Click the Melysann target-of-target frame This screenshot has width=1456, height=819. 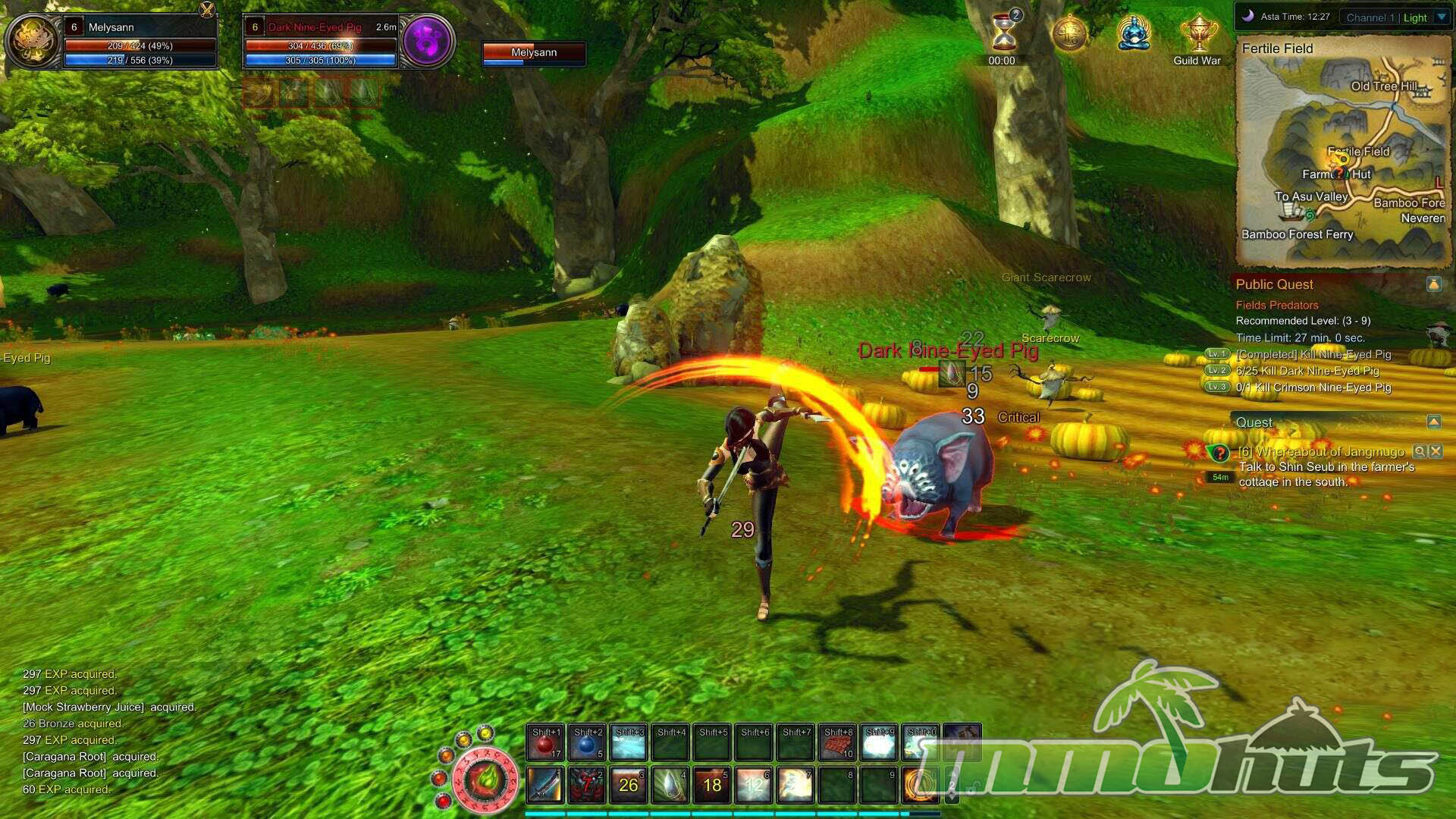coord(534,53)
